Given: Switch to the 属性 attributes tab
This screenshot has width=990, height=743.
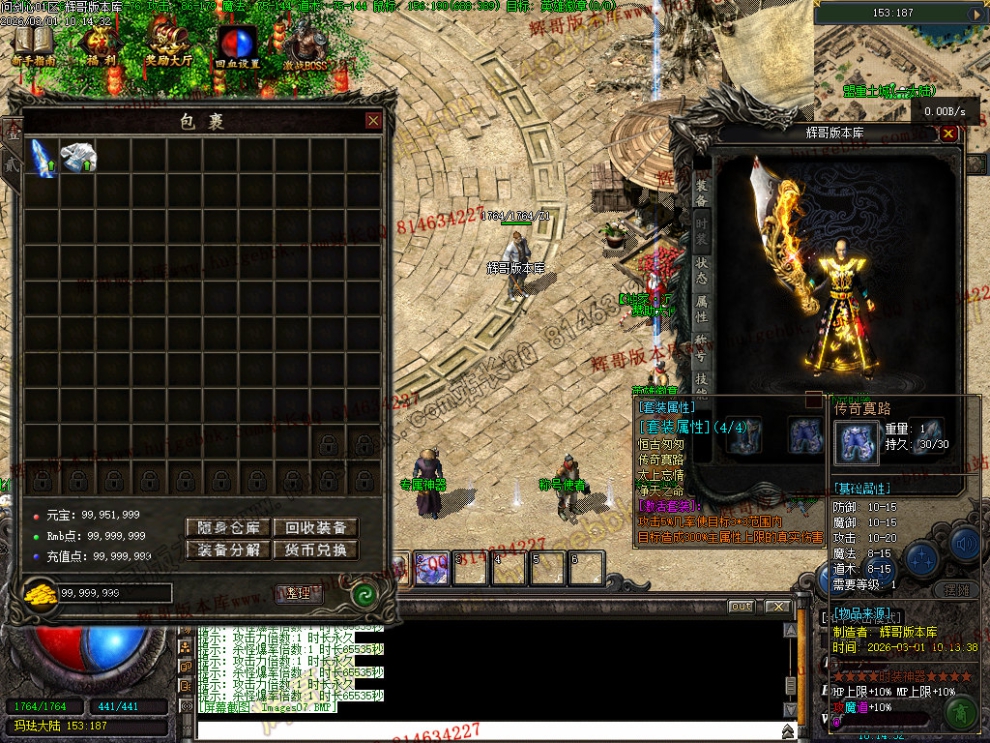Looking at the screenshot, I should 701,309.
